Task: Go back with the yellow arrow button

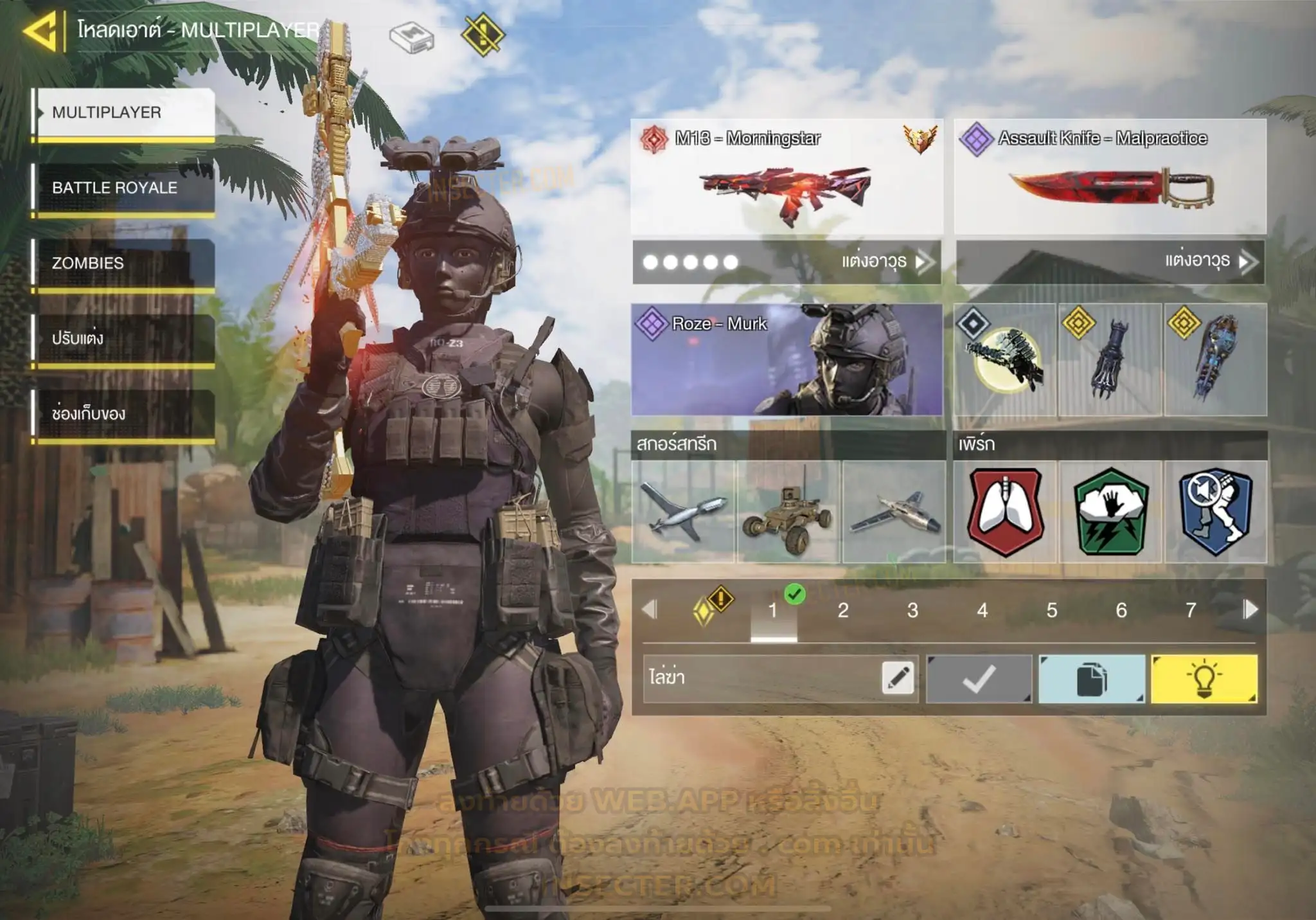Action: pyautogui.click(x=40, y=31)
